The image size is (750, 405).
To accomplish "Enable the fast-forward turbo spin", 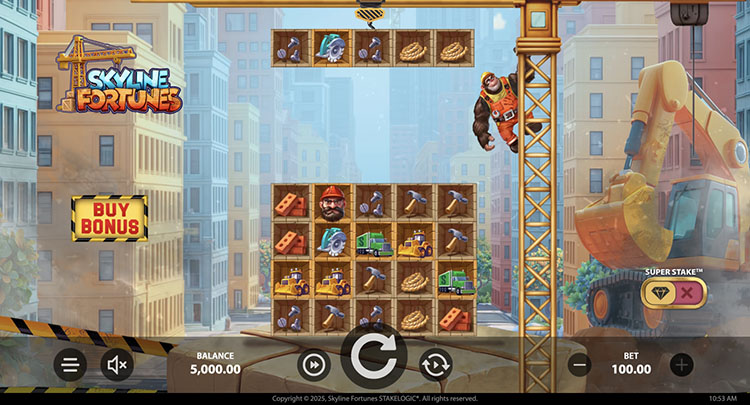I will [x=314, y=365].
